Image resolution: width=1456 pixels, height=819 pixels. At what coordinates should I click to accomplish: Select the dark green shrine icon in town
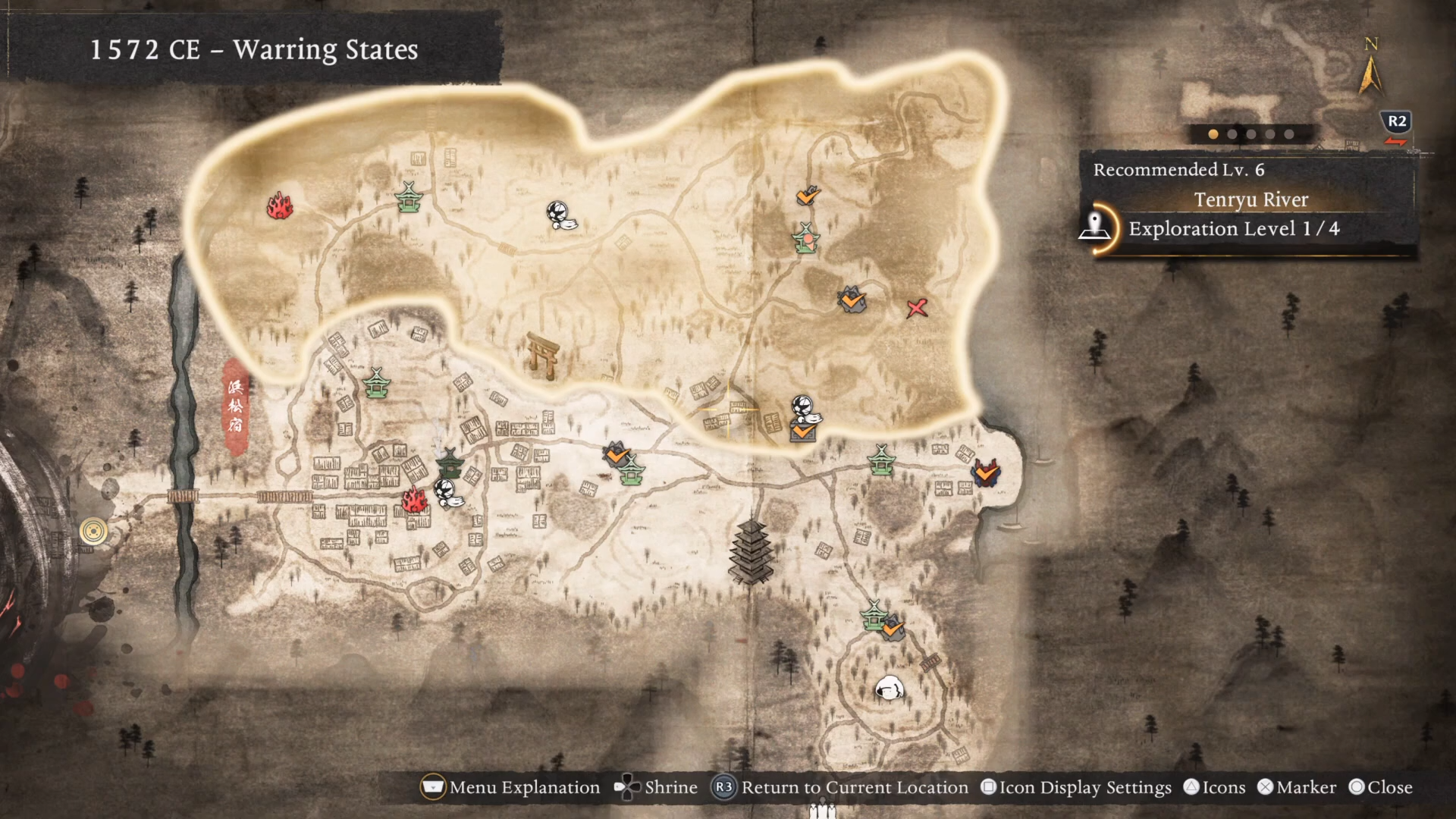(450, 462)
